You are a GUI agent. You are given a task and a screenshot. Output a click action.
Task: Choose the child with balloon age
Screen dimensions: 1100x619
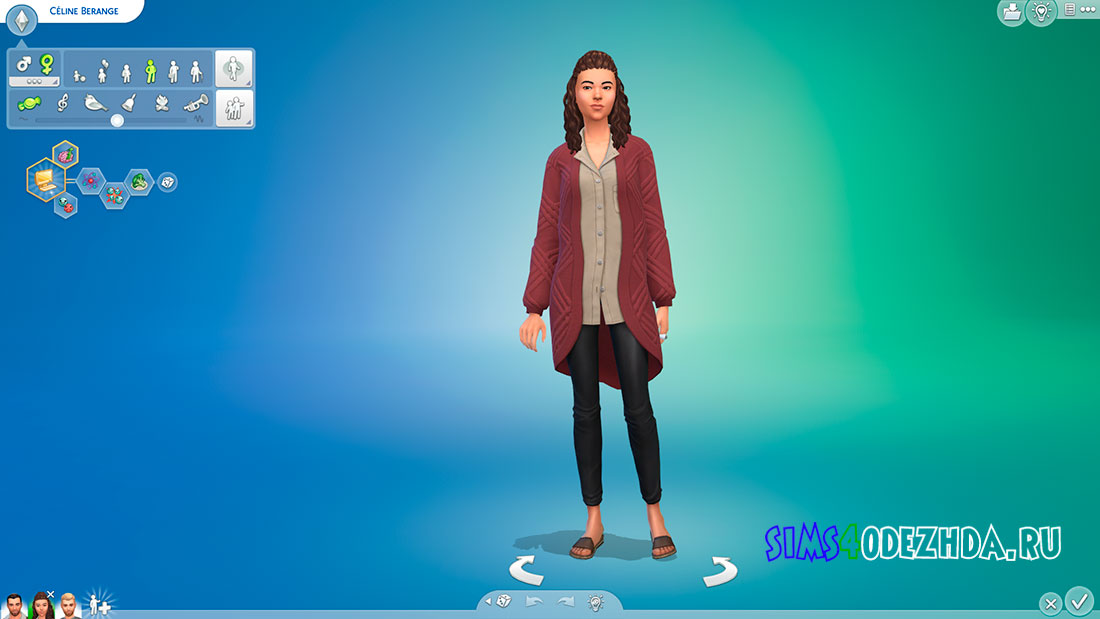(x=102, y=70)
